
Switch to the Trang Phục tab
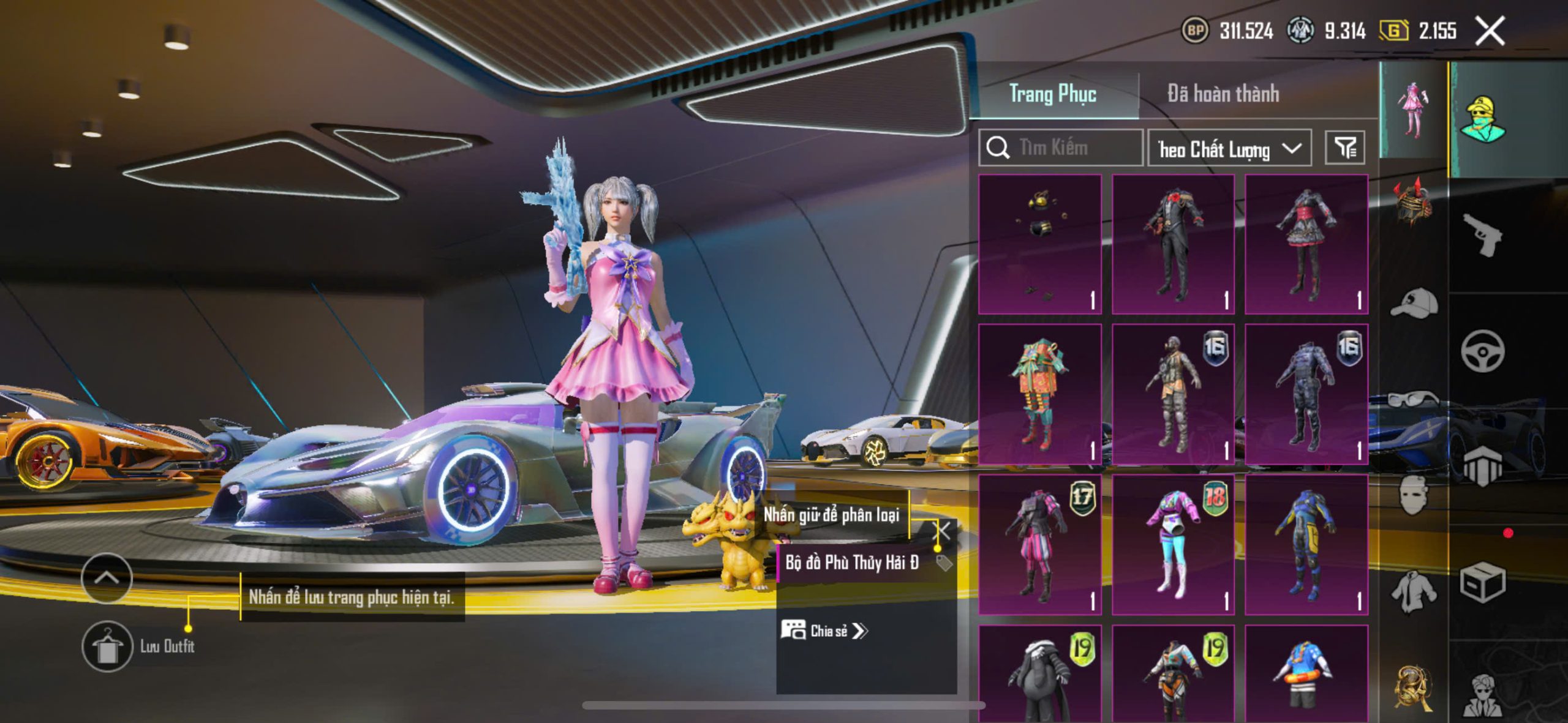click(x=1052, y=94)
